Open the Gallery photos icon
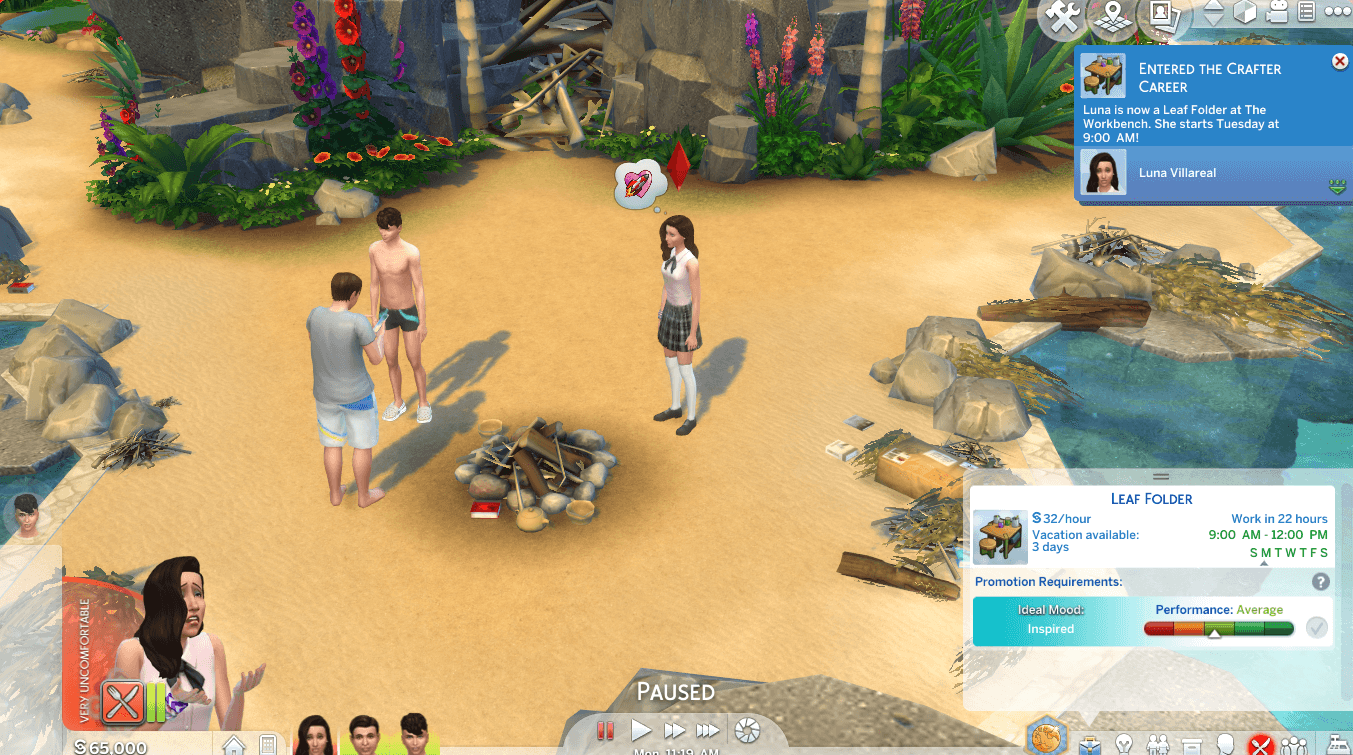 (x=1161, y=14)
